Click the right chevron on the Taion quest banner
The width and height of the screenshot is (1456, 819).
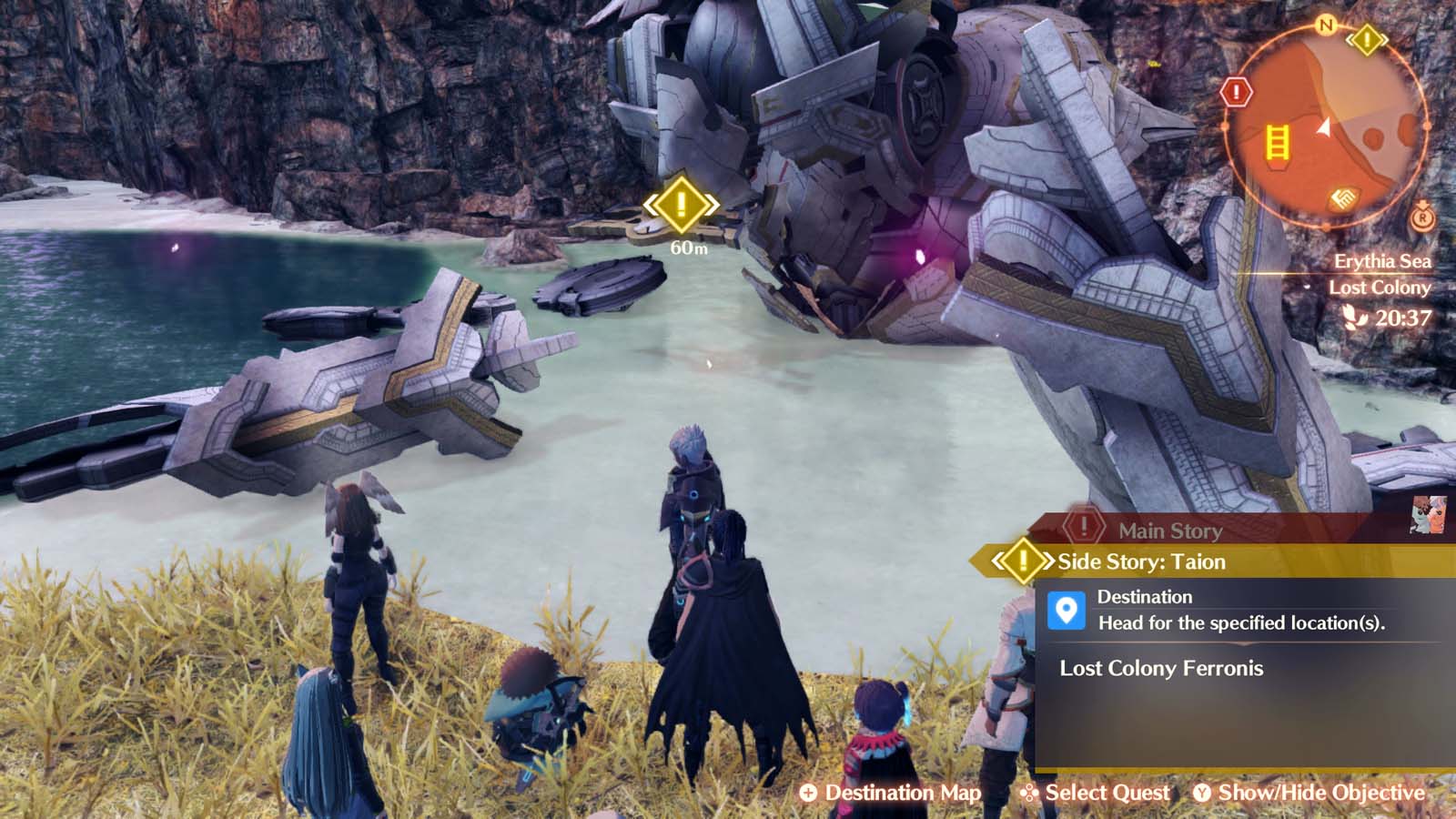pos(1047,561)
